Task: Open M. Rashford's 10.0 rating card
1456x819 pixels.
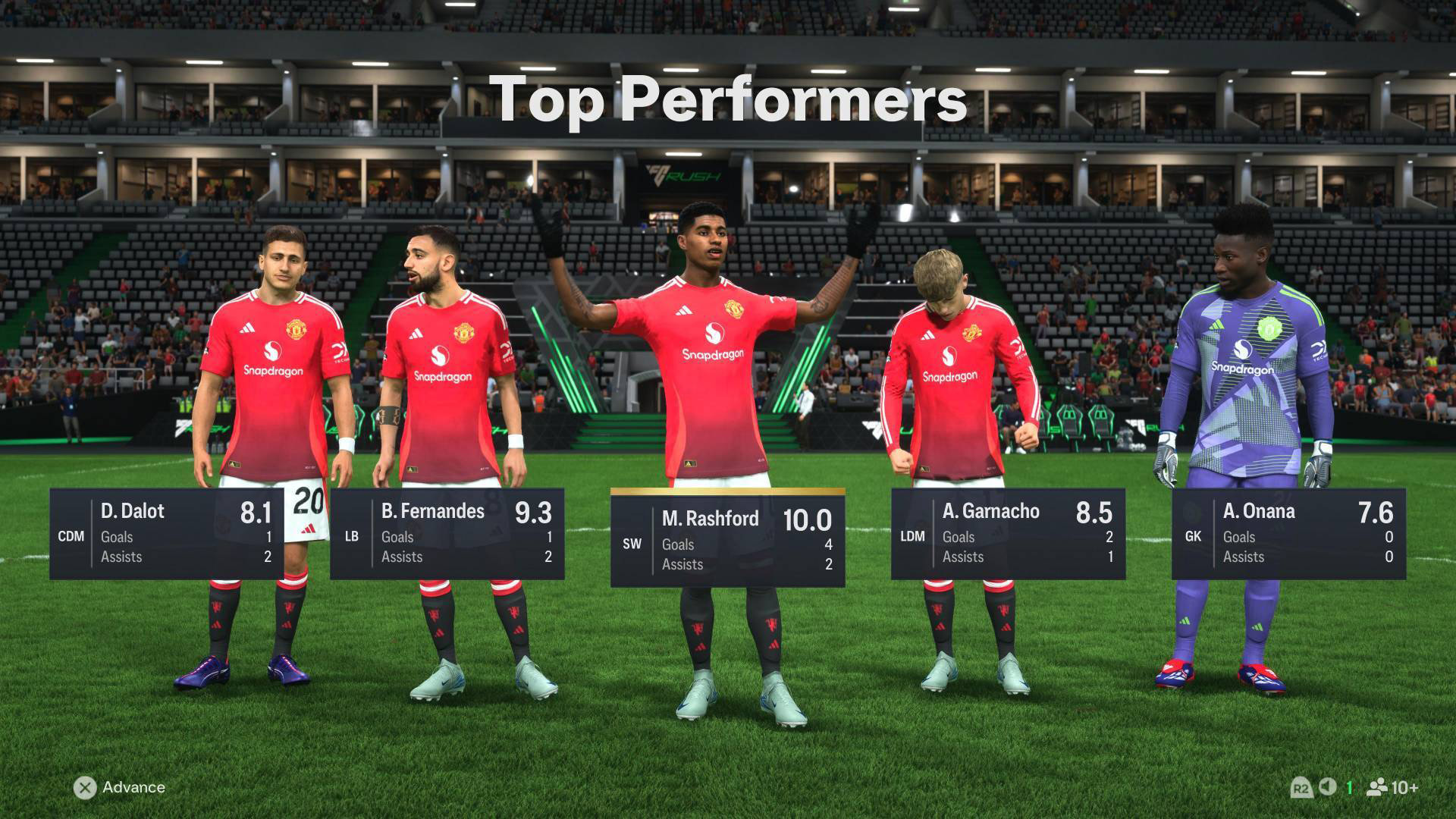Action: [x=728, y=540]
